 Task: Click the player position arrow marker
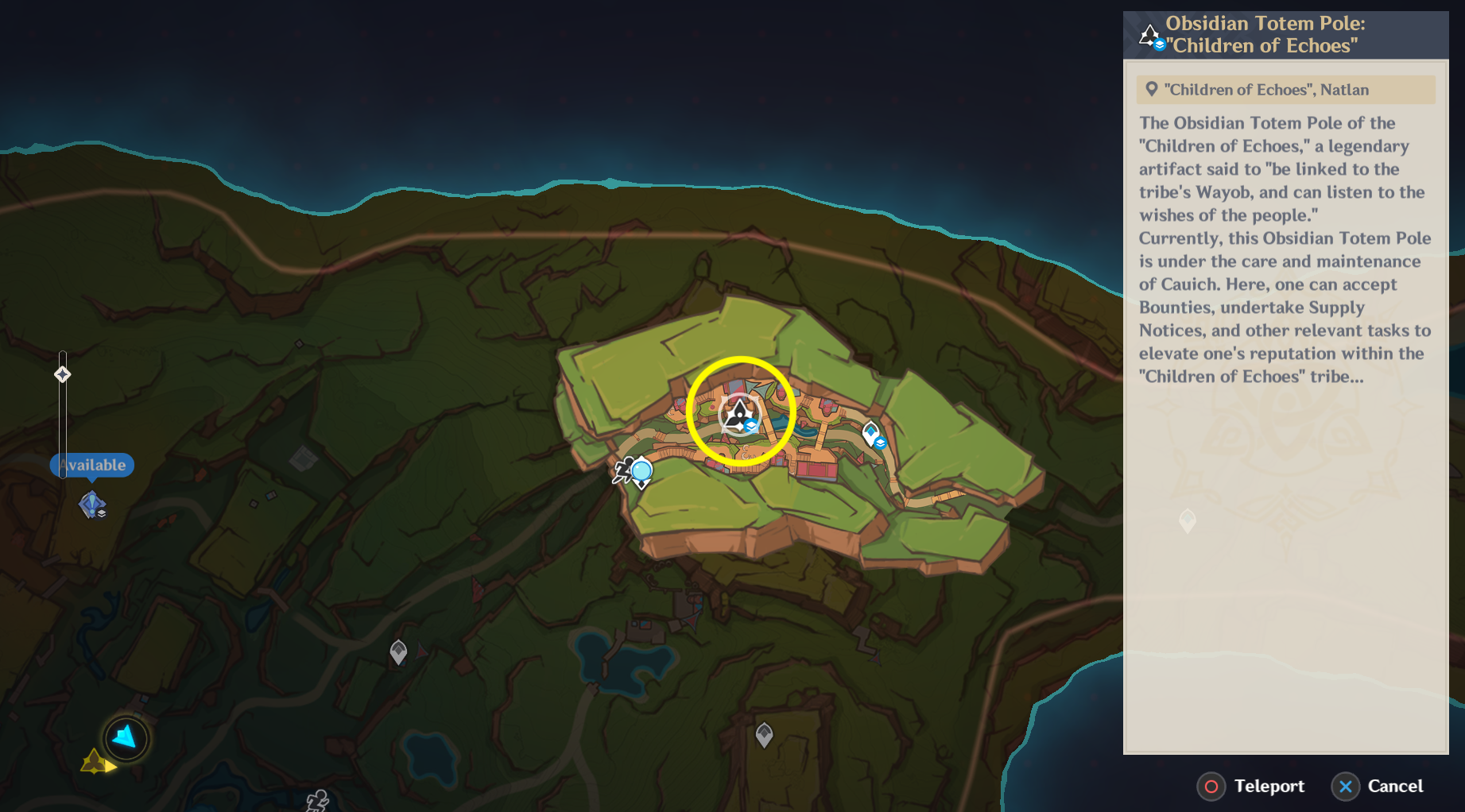click(x=126, y=738)
